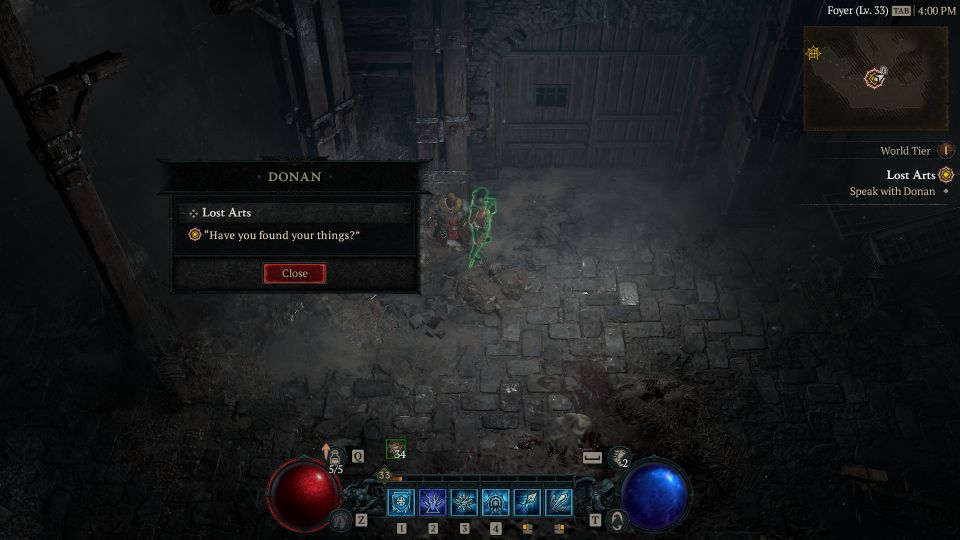Click the portal icon beside the mana orb
The height and width of the screenshot is (540, 960).
[618, 519]
